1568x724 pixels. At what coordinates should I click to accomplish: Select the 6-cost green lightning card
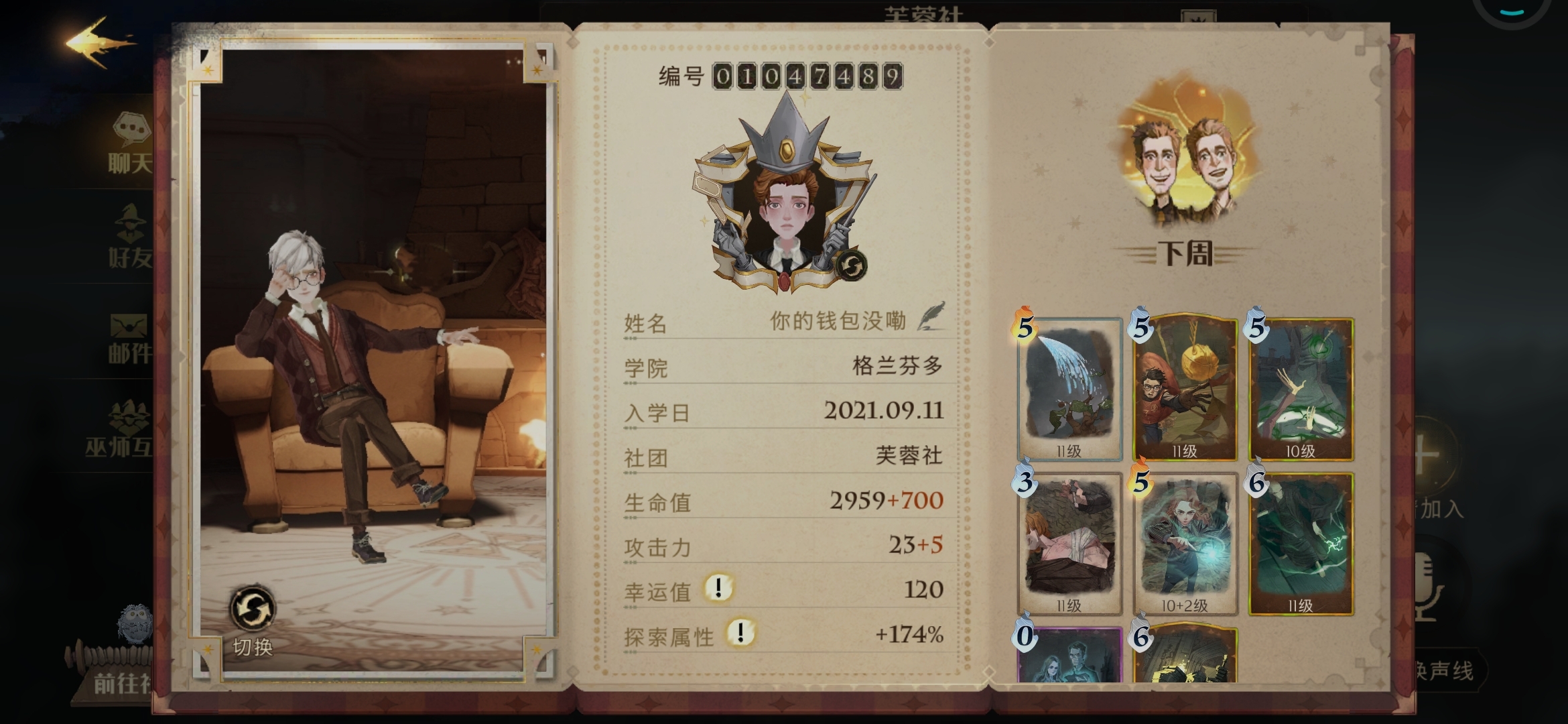pos(1301,544)
